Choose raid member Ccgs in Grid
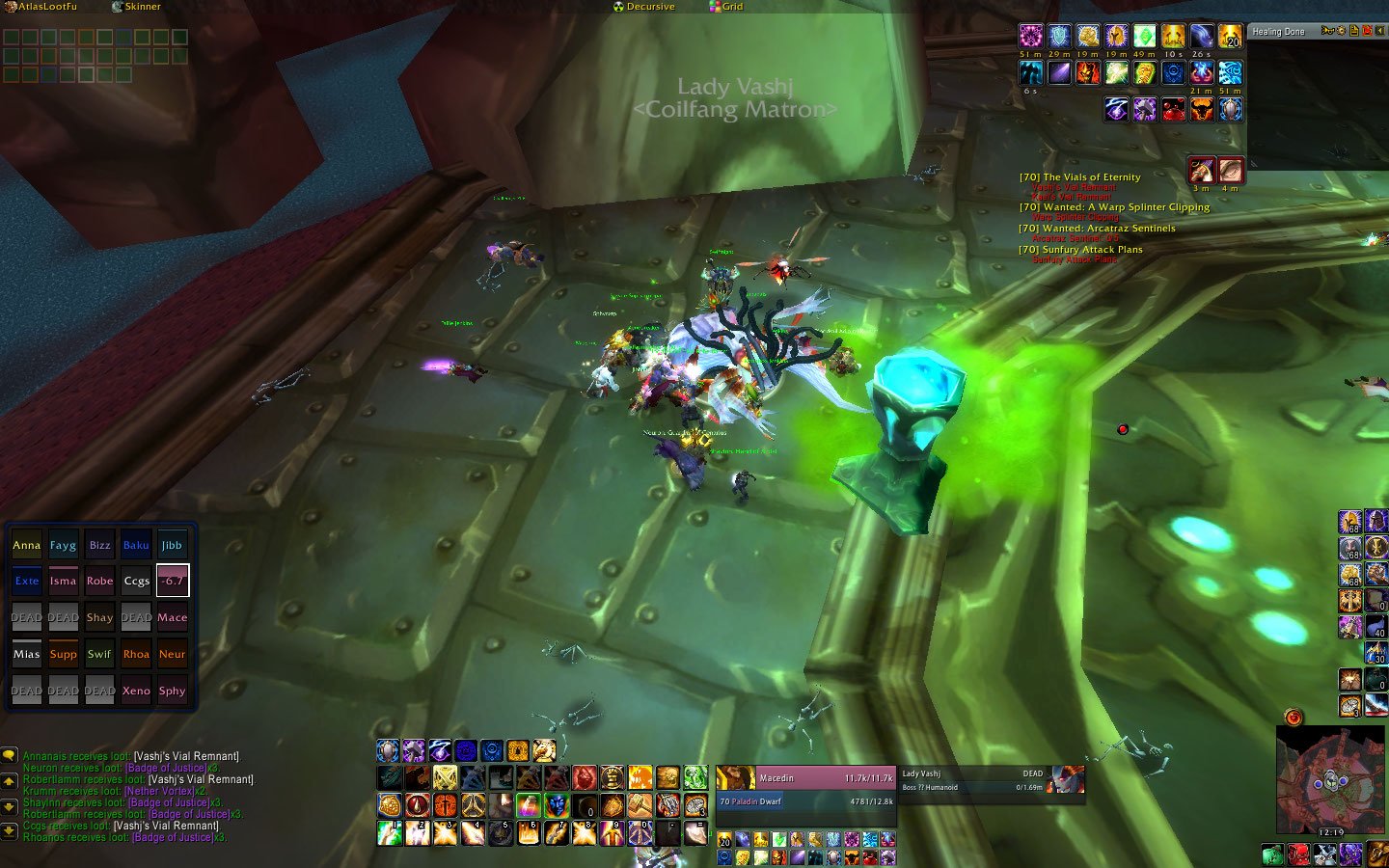The height and width of the screenshot is (868, 1389). pos(136,582)
